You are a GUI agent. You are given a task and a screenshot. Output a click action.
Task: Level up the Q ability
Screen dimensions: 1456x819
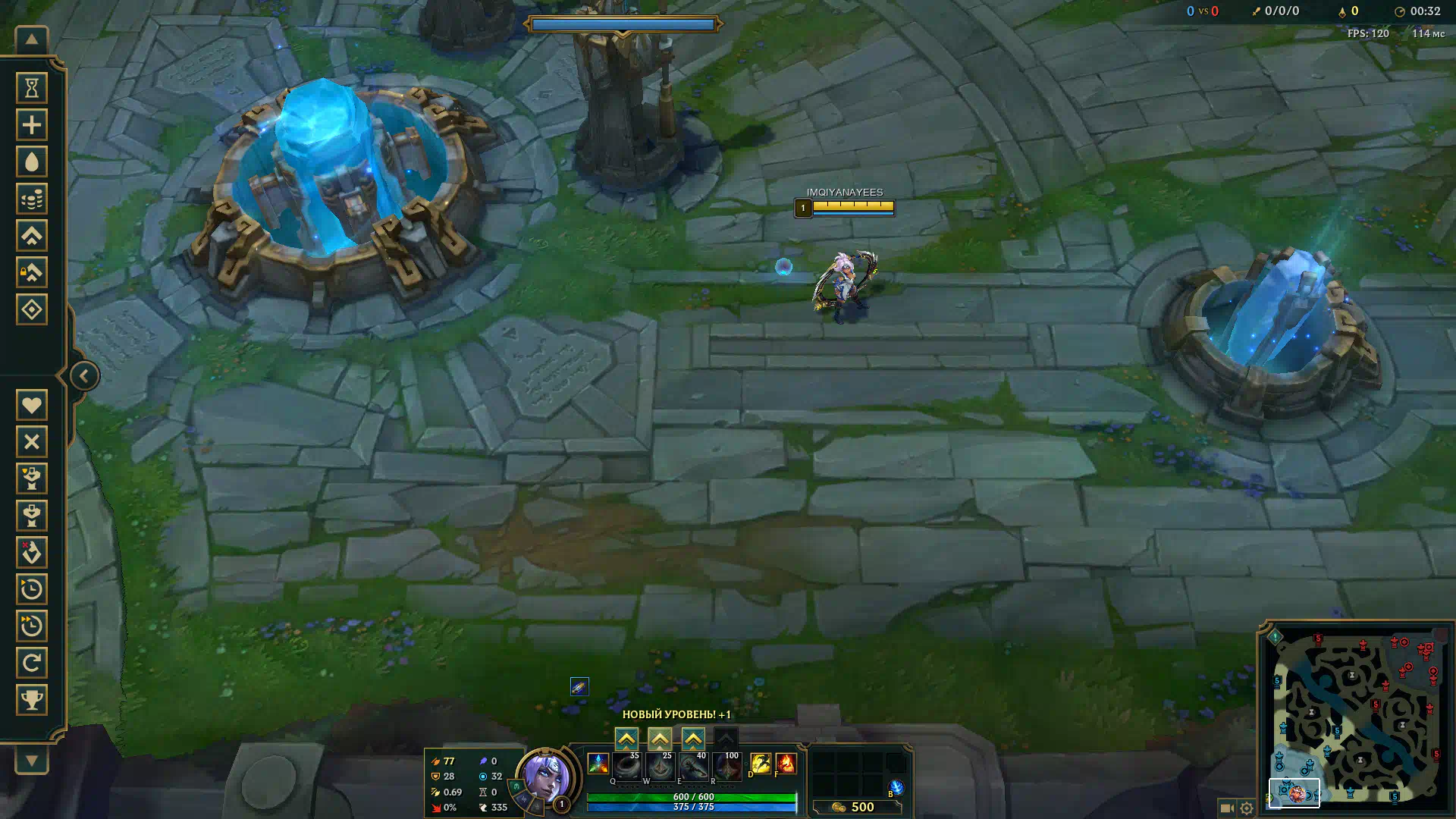tap(626, 739)
